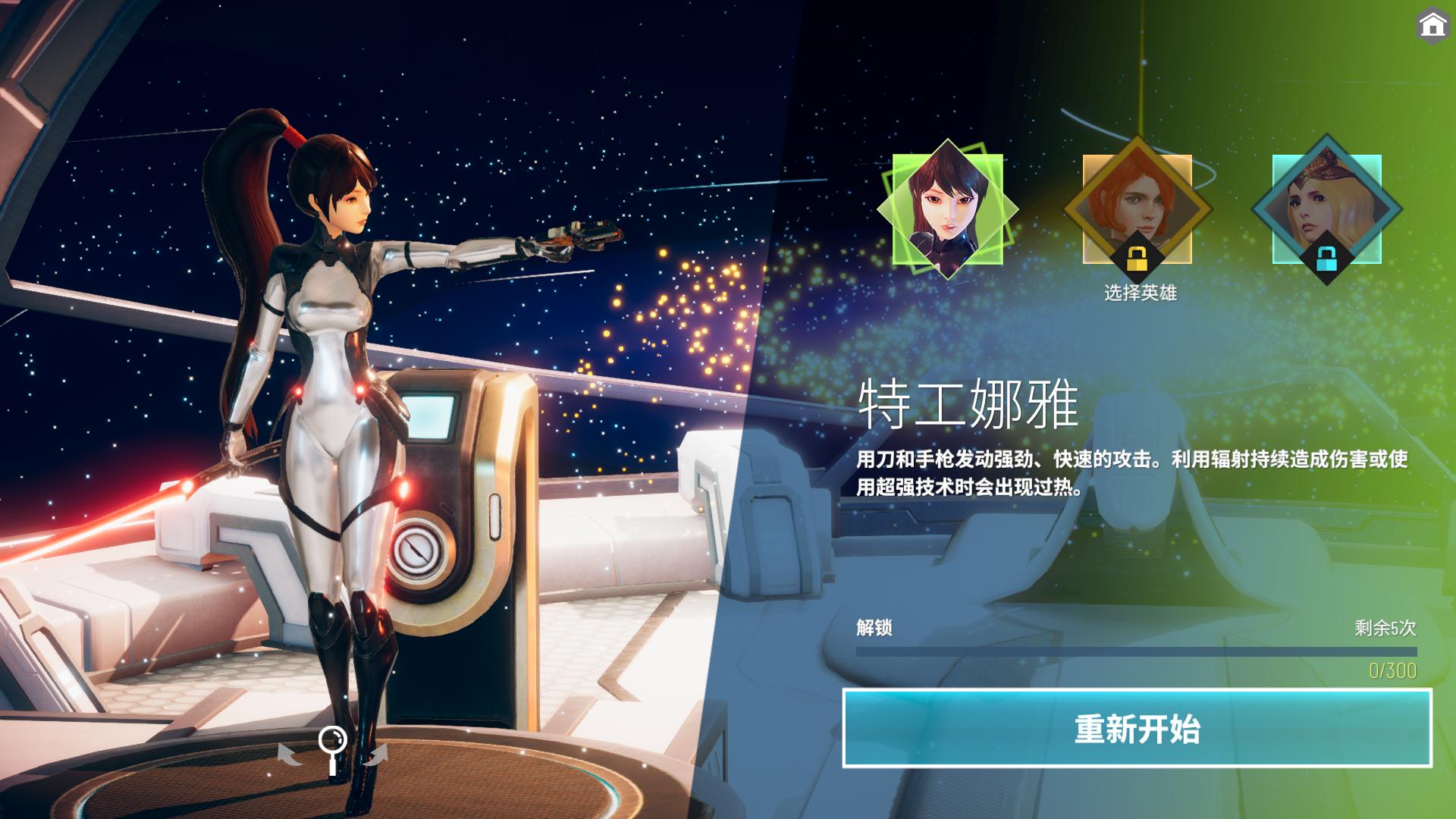Click the 重新开始 restart button
The image size is (1456, 819).
pyautogui.click(x=1137, y=728)
